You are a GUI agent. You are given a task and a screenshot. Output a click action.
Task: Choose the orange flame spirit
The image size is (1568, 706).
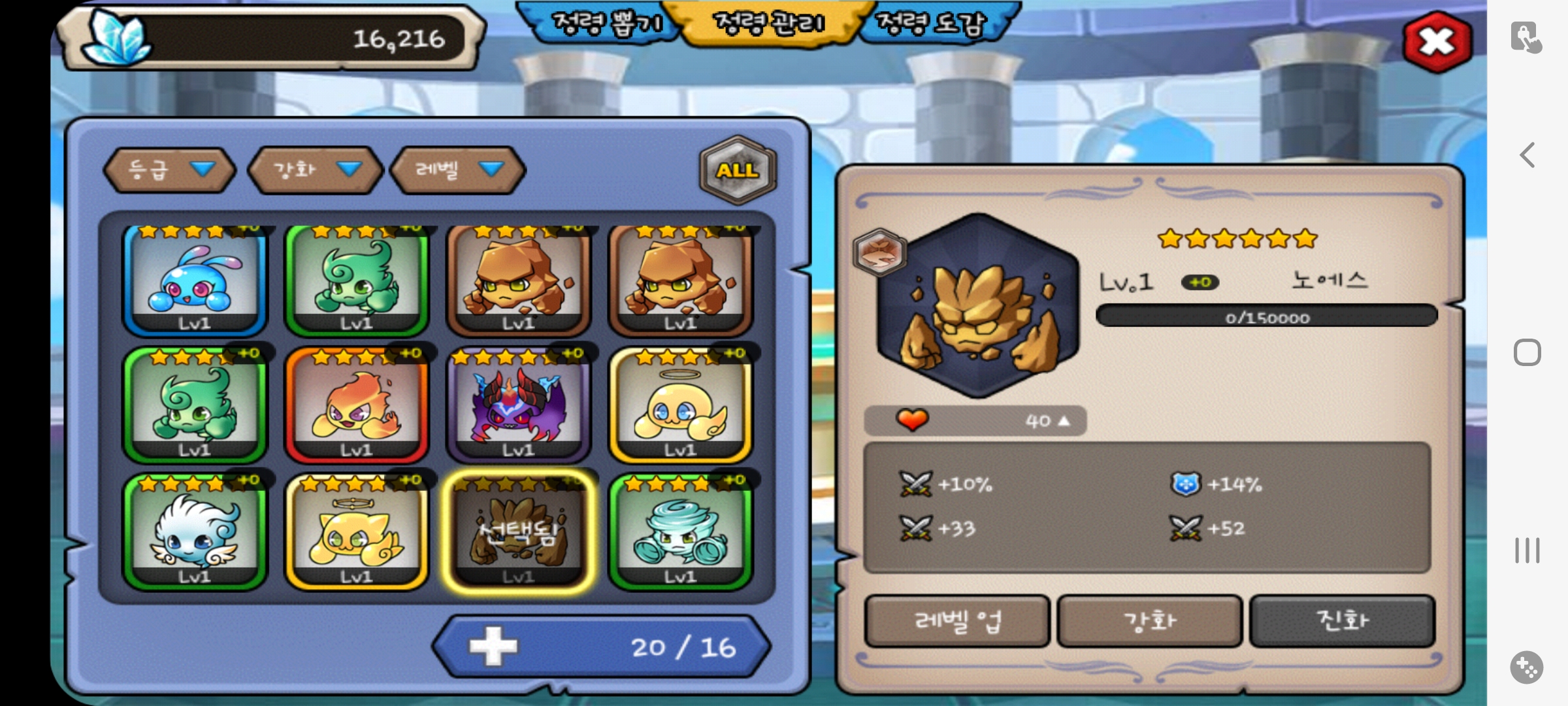click(x=357, y=405)
